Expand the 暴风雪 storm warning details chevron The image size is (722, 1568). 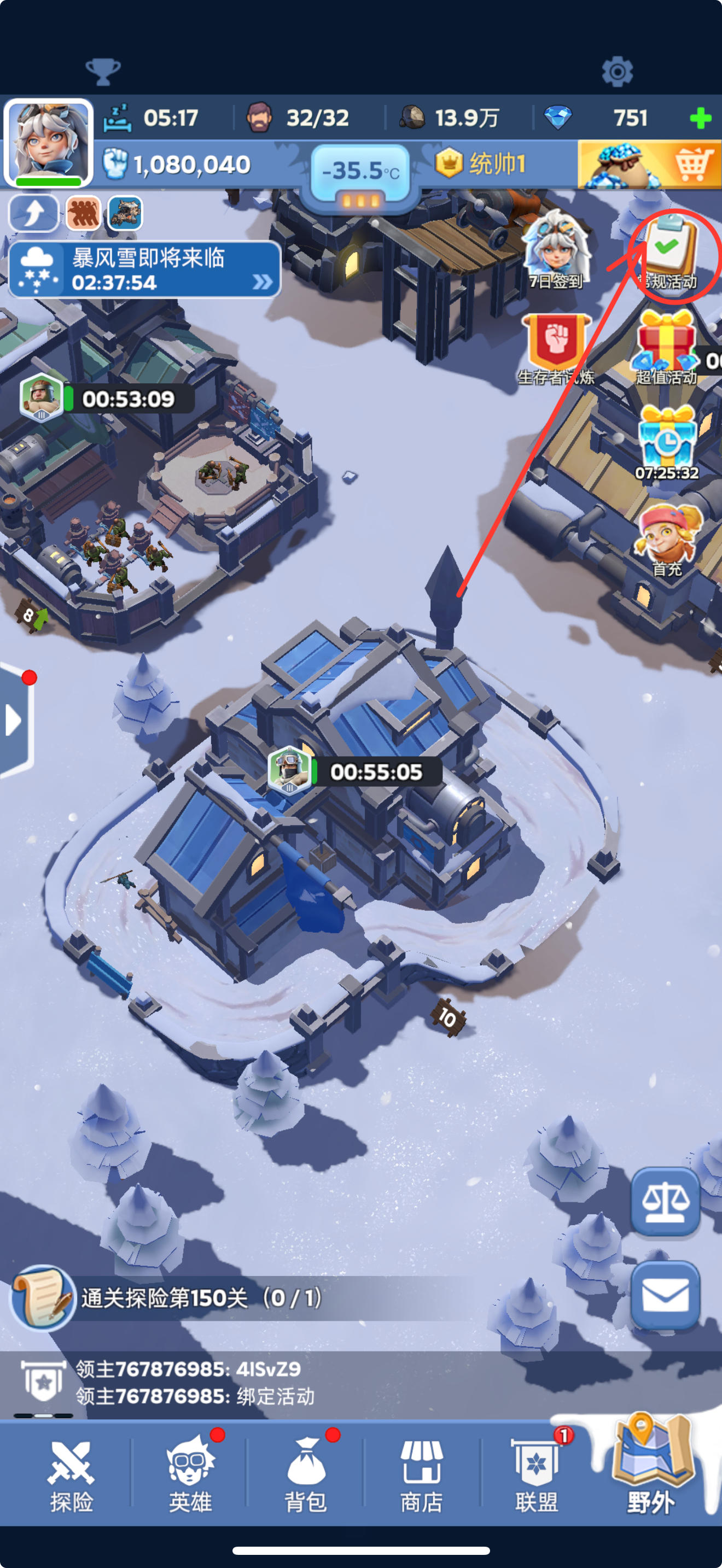[x=262, y=280]
